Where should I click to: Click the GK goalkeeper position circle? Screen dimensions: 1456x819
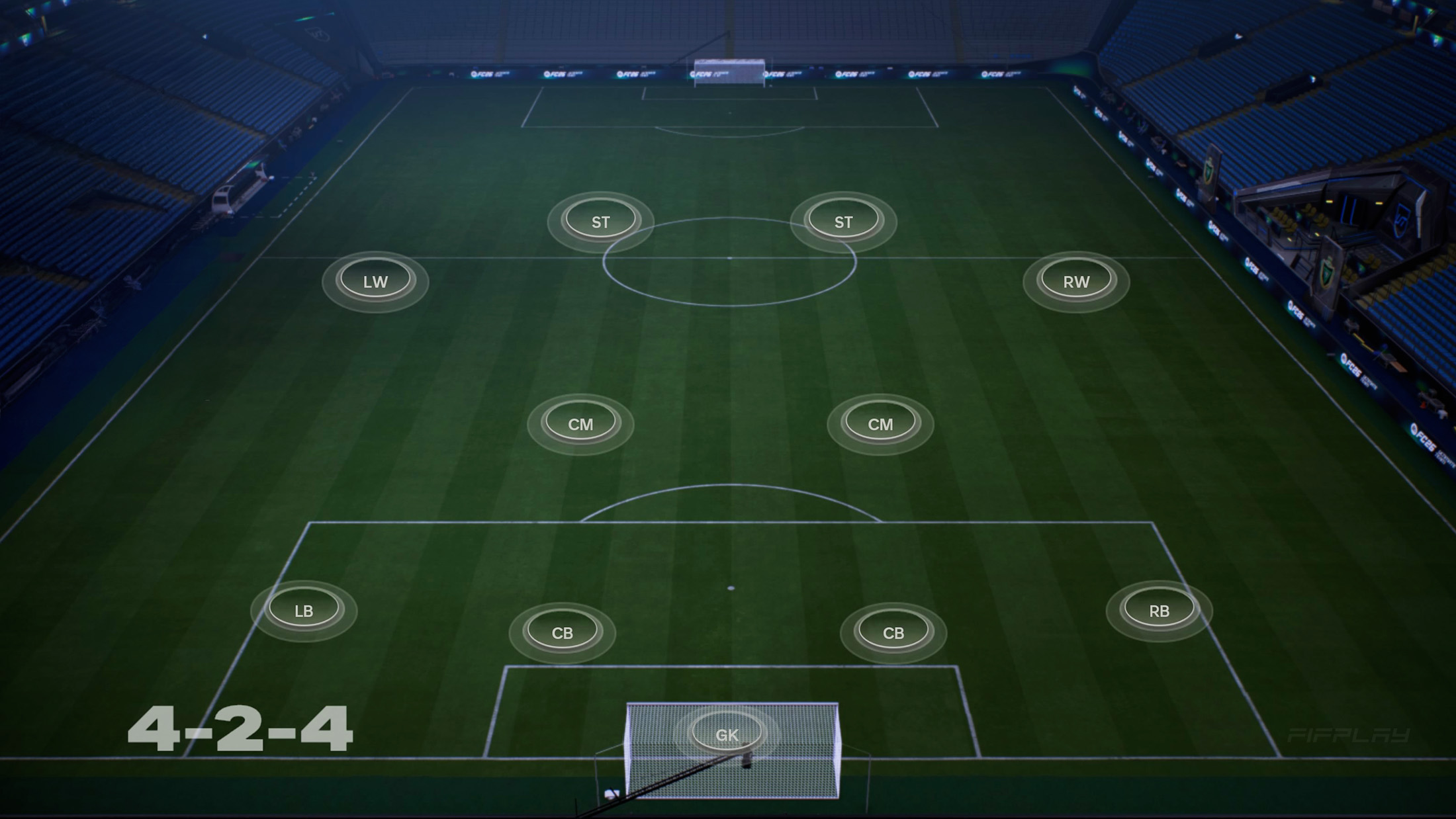[x=729, y=731]
